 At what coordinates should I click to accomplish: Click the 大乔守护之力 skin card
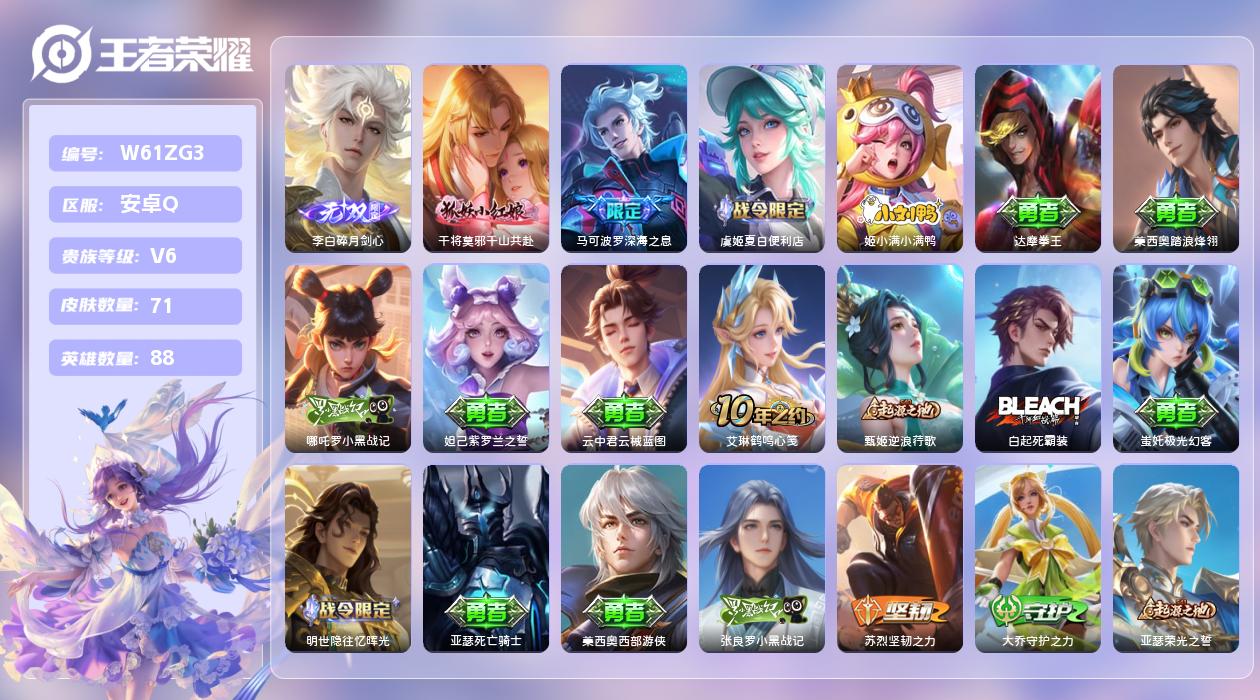click(x=1038, y=558)
